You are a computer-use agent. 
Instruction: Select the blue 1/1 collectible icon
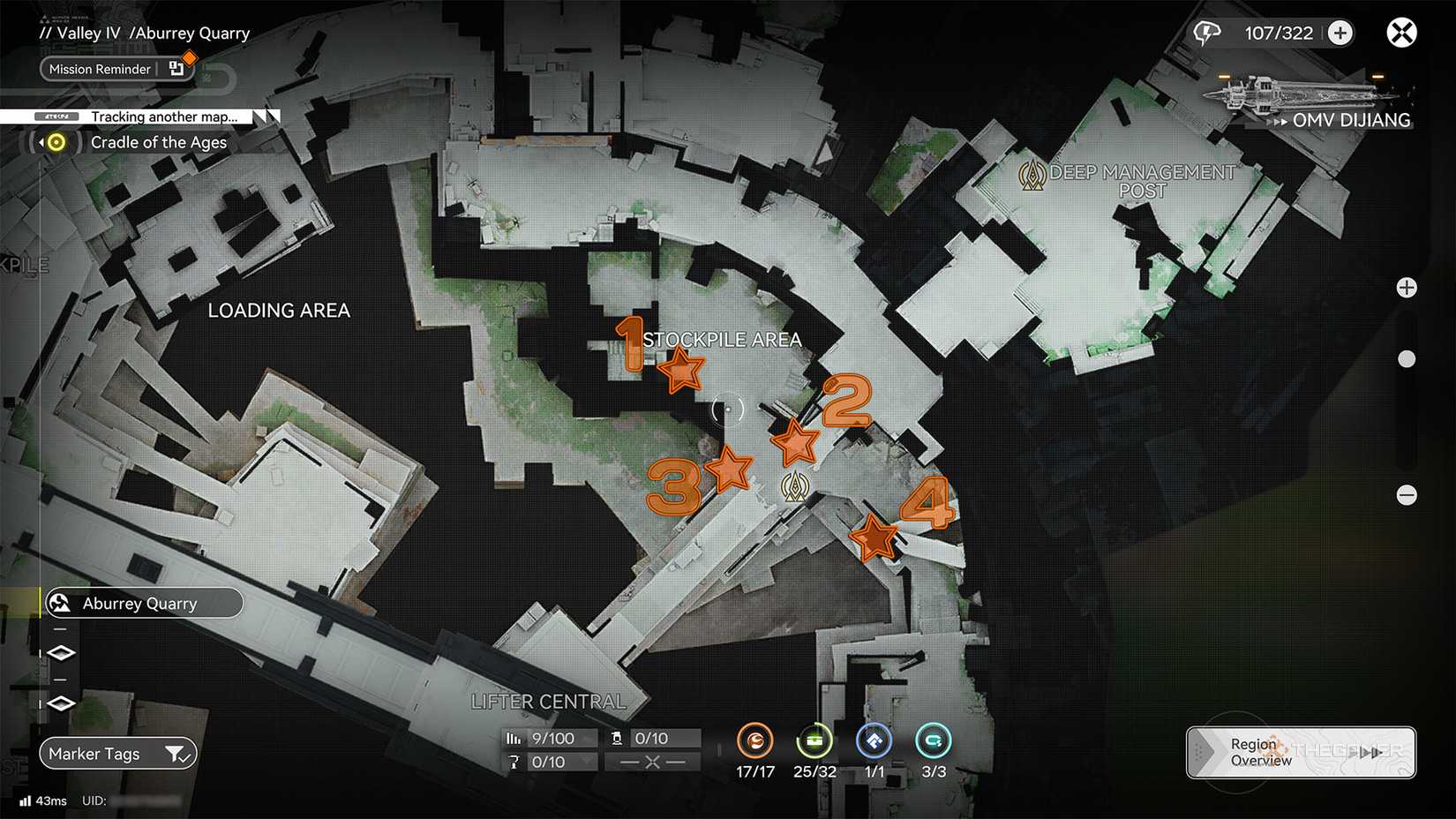(x=873, y=742)
